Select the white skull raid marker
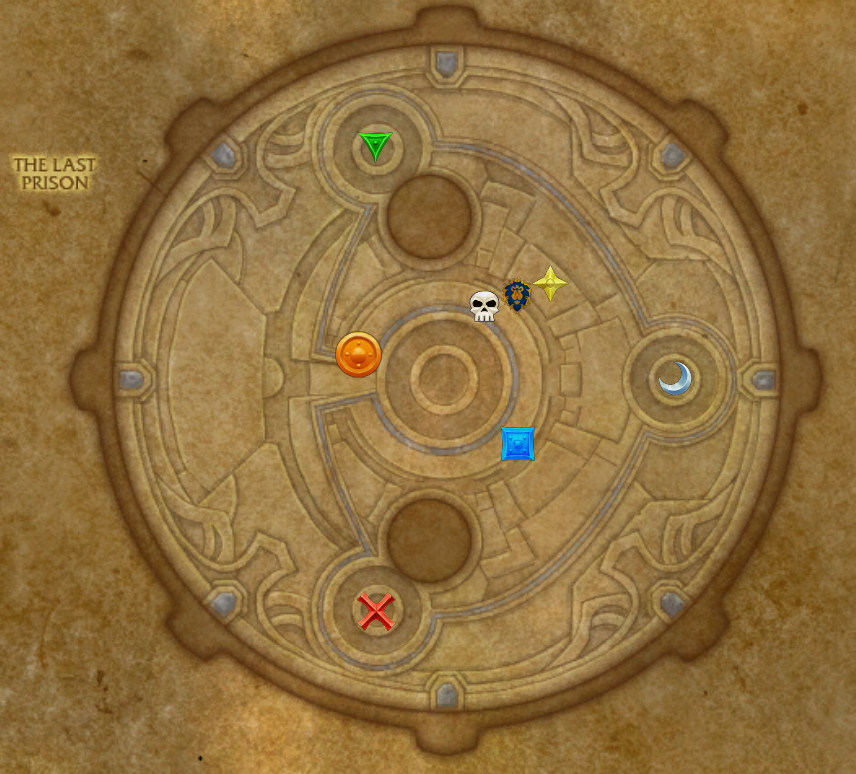The image size is (856, 774). [484, 306]
